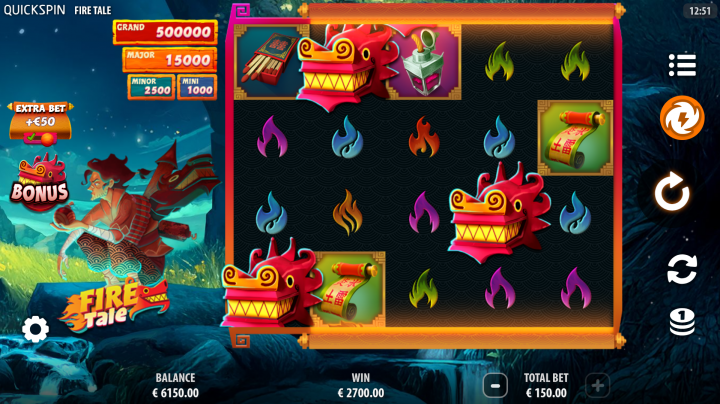
Task: Open the coin stack bet settings
Action: tap(682, 323)
